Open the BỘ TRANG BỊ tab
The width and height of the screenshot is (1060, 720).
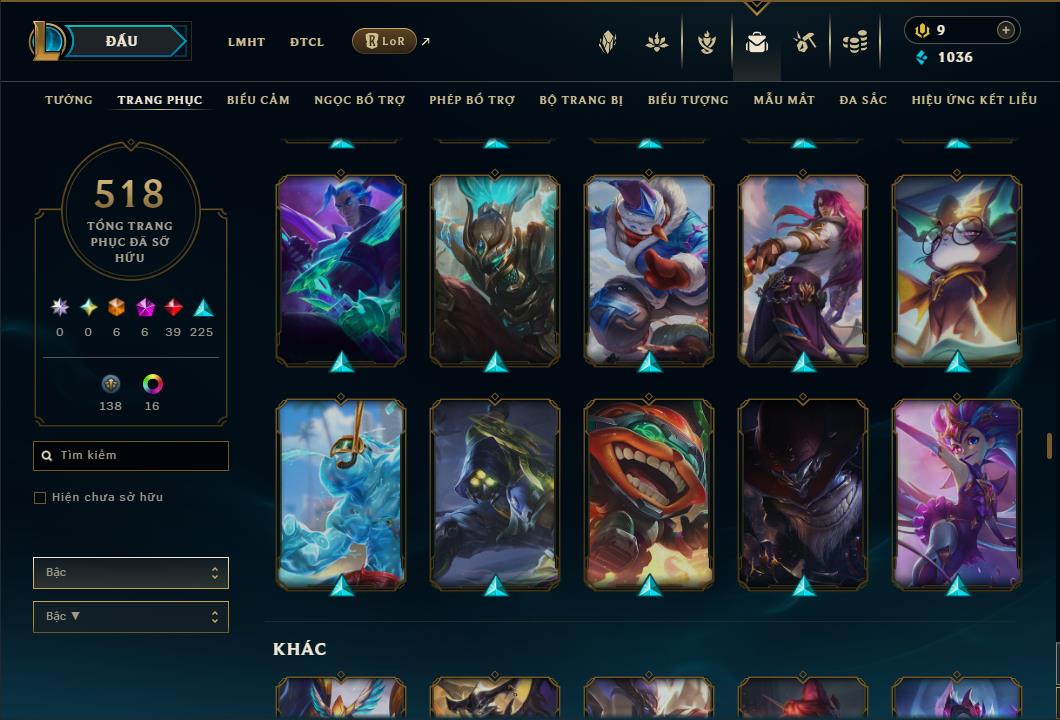pyautogui.click(x=581, y=100)
